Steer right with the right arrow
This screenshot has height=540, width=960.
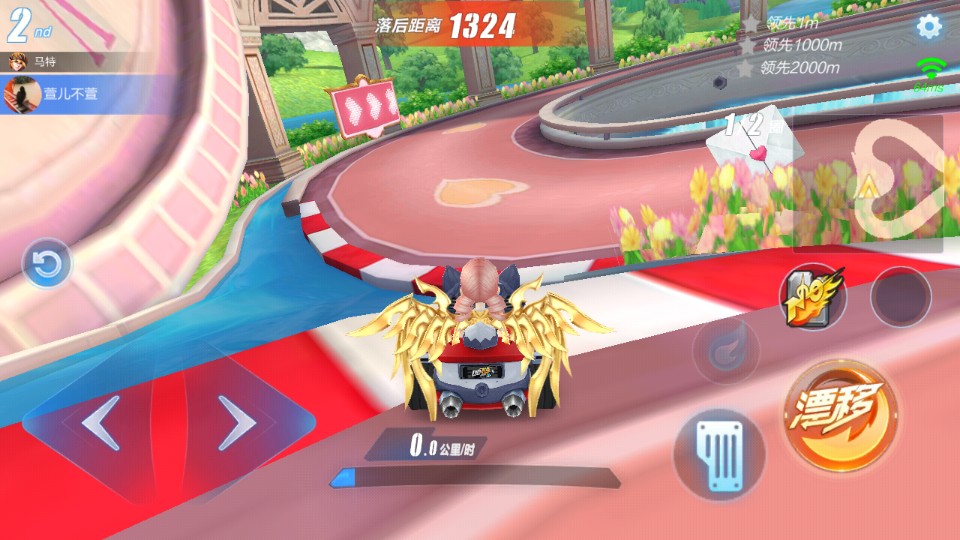(x=237, y=424)
